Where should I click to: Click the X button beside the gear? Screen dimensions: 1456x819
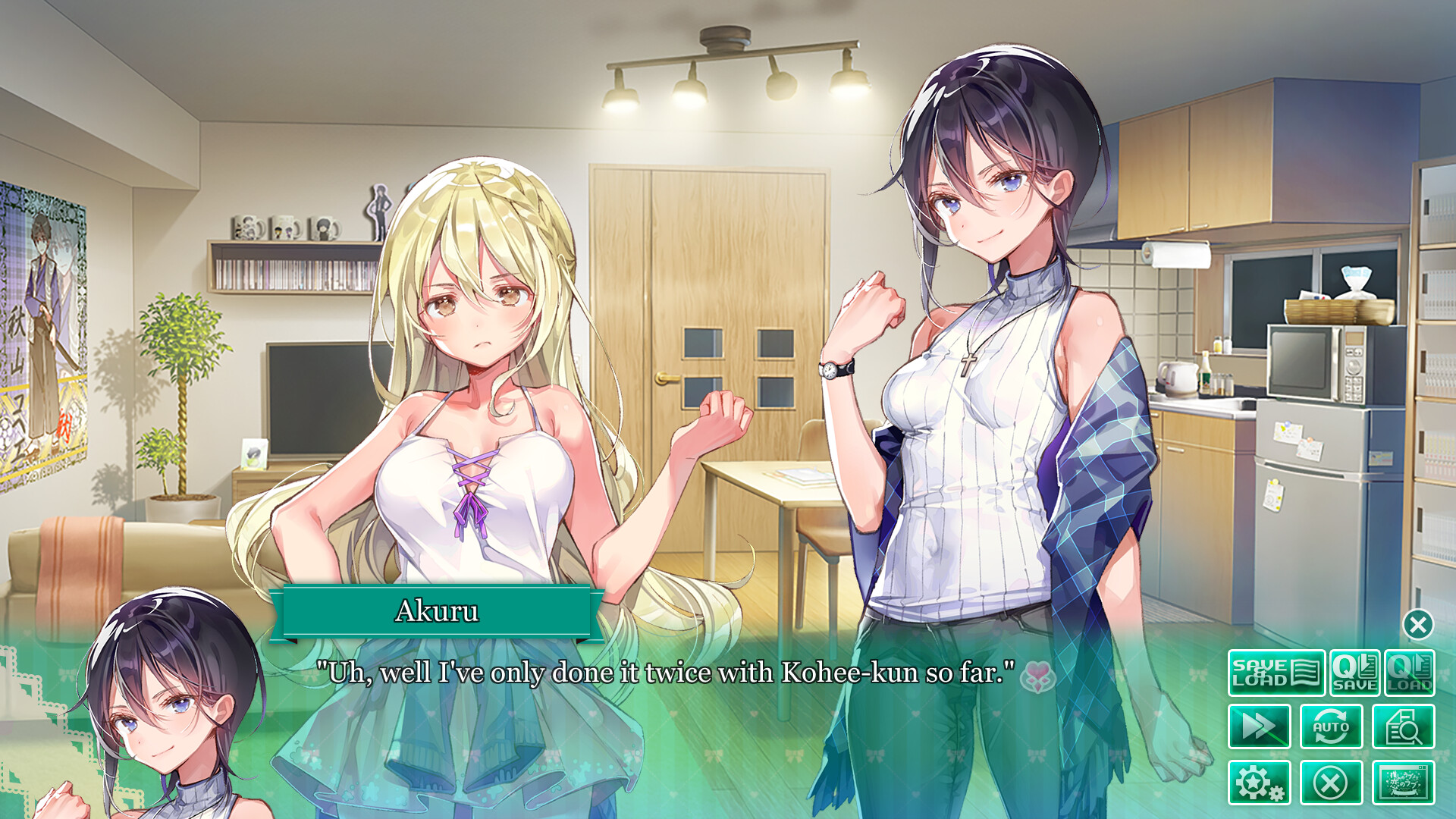coord(1331,782)
